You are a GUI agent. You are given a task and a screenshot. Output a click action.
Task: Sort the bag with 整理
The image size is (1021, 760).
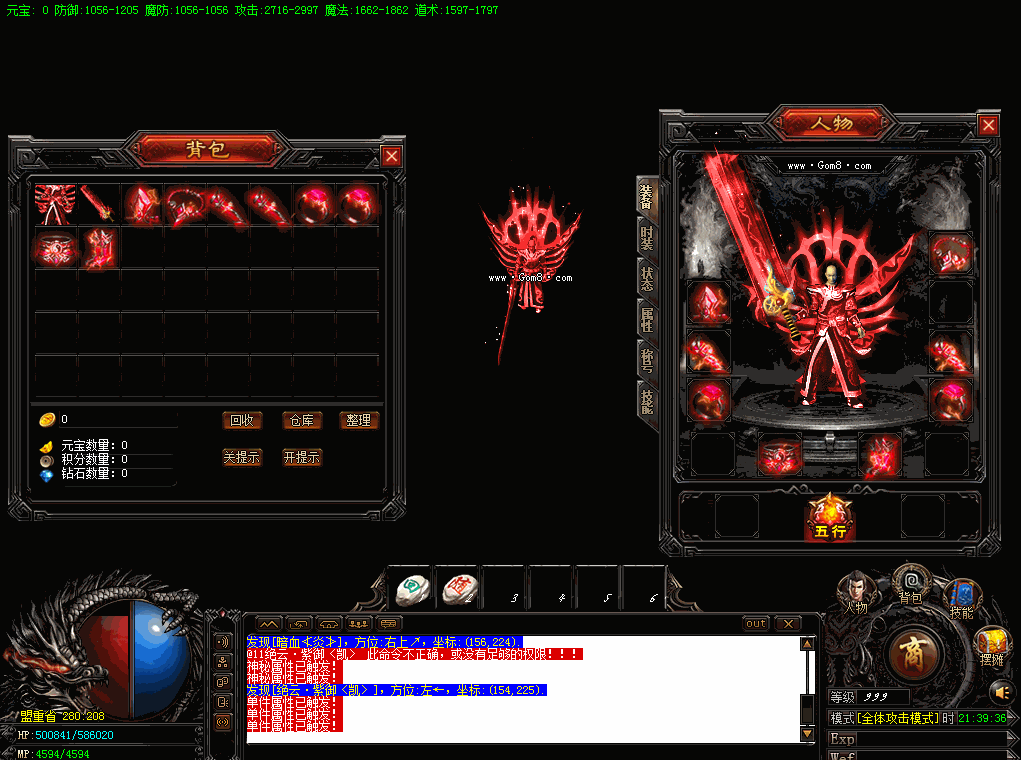point(359,420)
